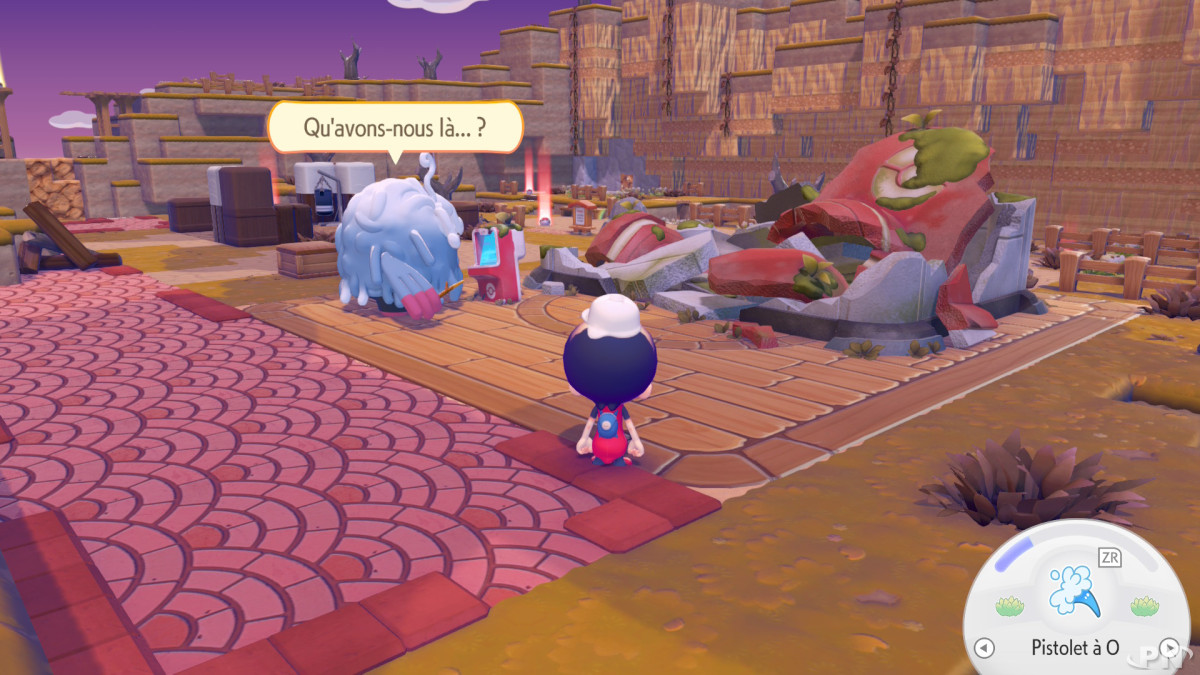Screen dimensions: 1200x675
Task: Select the Pistolet à O move icon
Action: click(x=1075, y=594)
